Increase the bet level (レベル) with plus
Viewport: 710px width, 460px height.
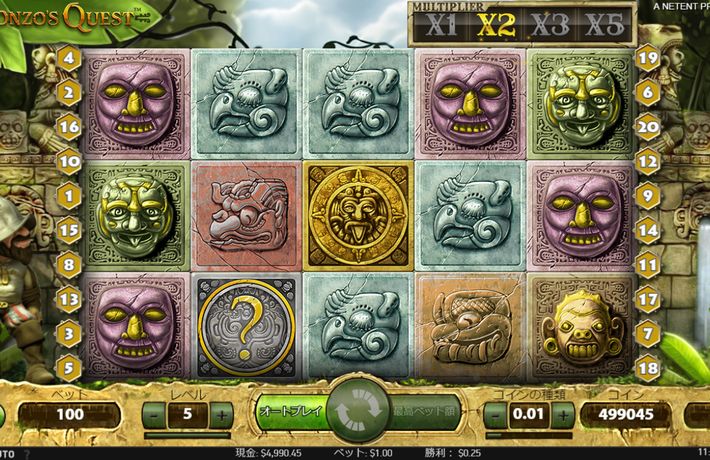pos(221,413)
